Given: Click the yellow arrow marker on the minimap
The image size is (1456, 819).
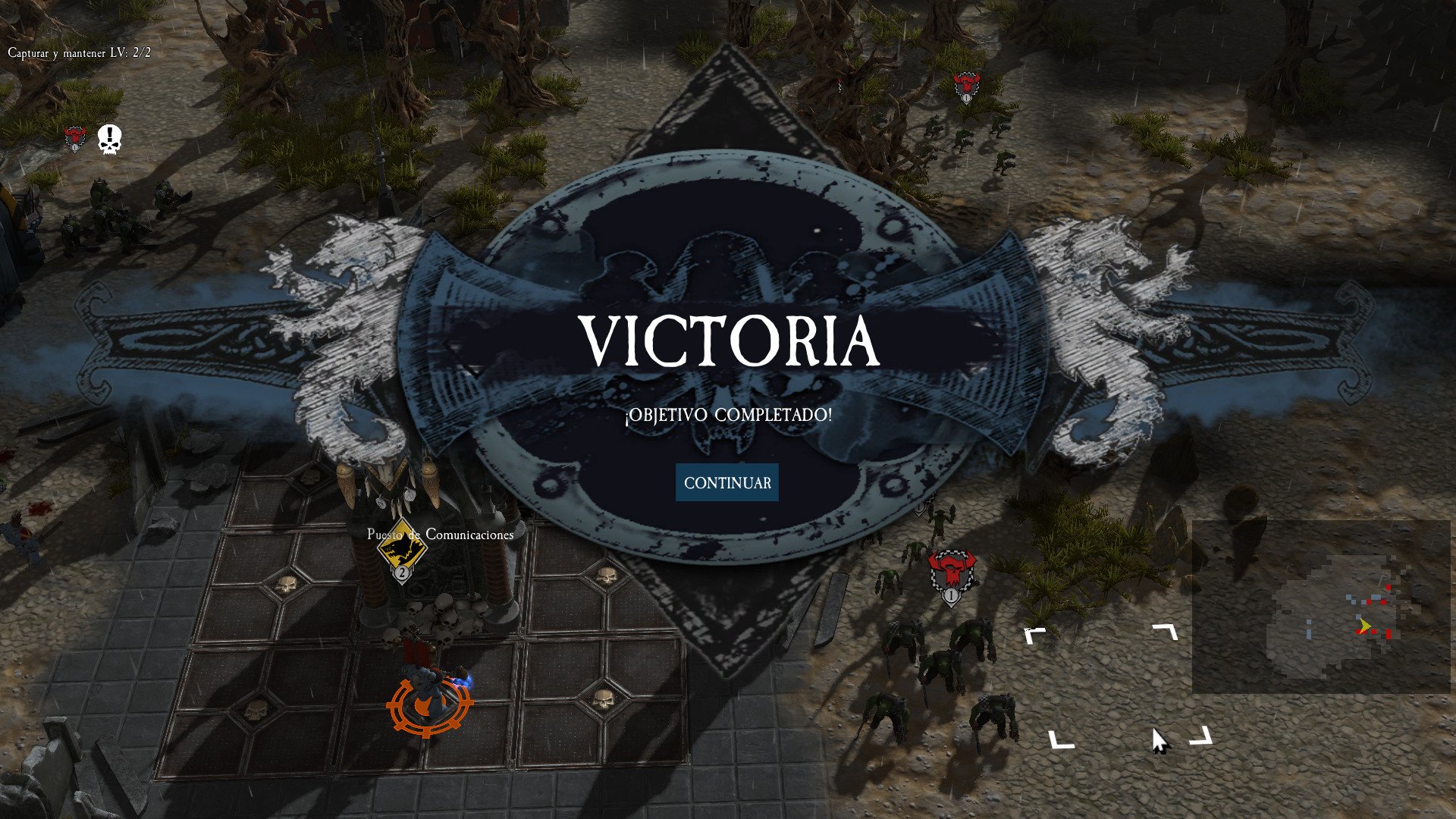Looking at the screenshot, I should click(1365, 625).
